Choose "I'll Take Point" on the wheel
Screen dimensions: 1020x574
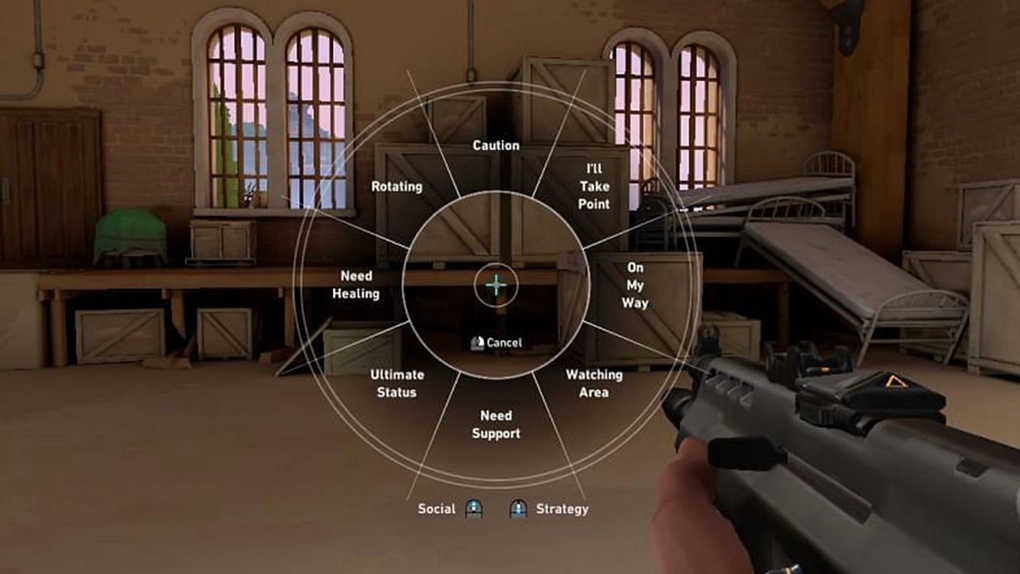coord(593,186)
